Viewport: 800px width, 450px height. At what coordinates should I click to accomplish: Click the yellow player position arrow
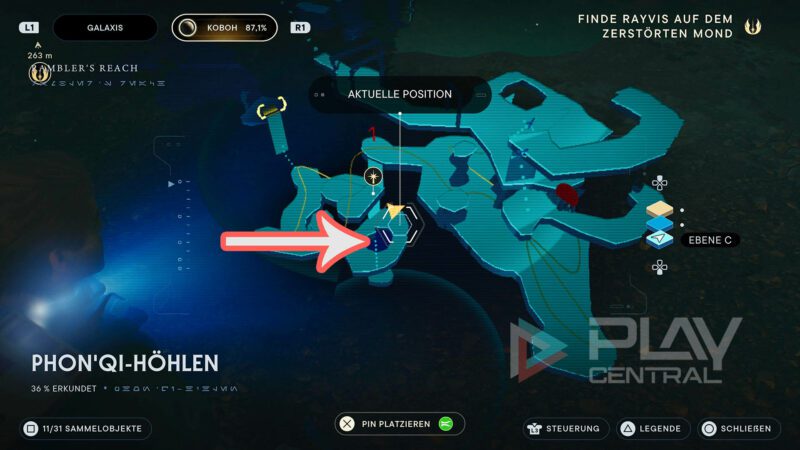pos(397,211)
